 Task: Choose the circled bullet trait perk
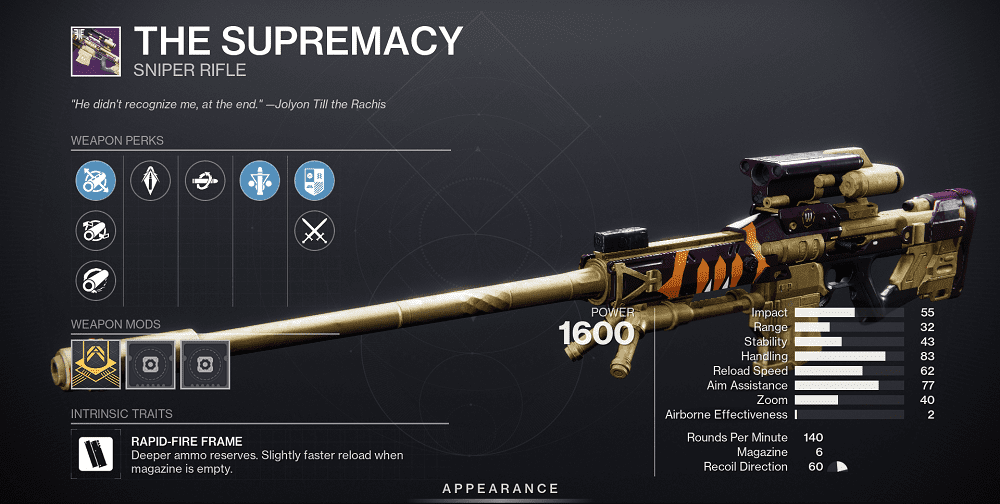(x=204, y=181)
